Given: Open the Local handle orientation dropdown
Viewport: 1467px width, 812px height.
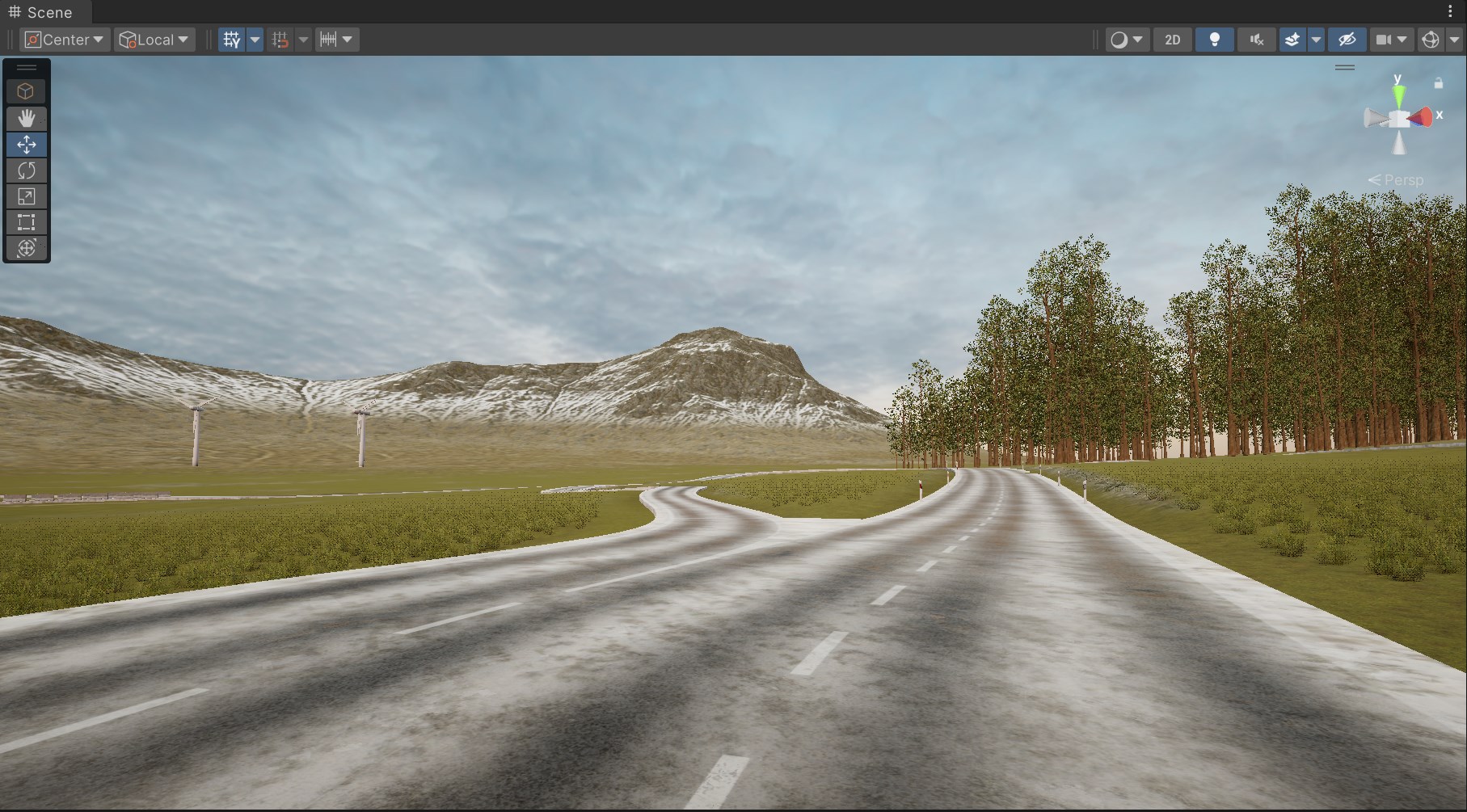Looking at the screenshot, I should pos(154,39).
